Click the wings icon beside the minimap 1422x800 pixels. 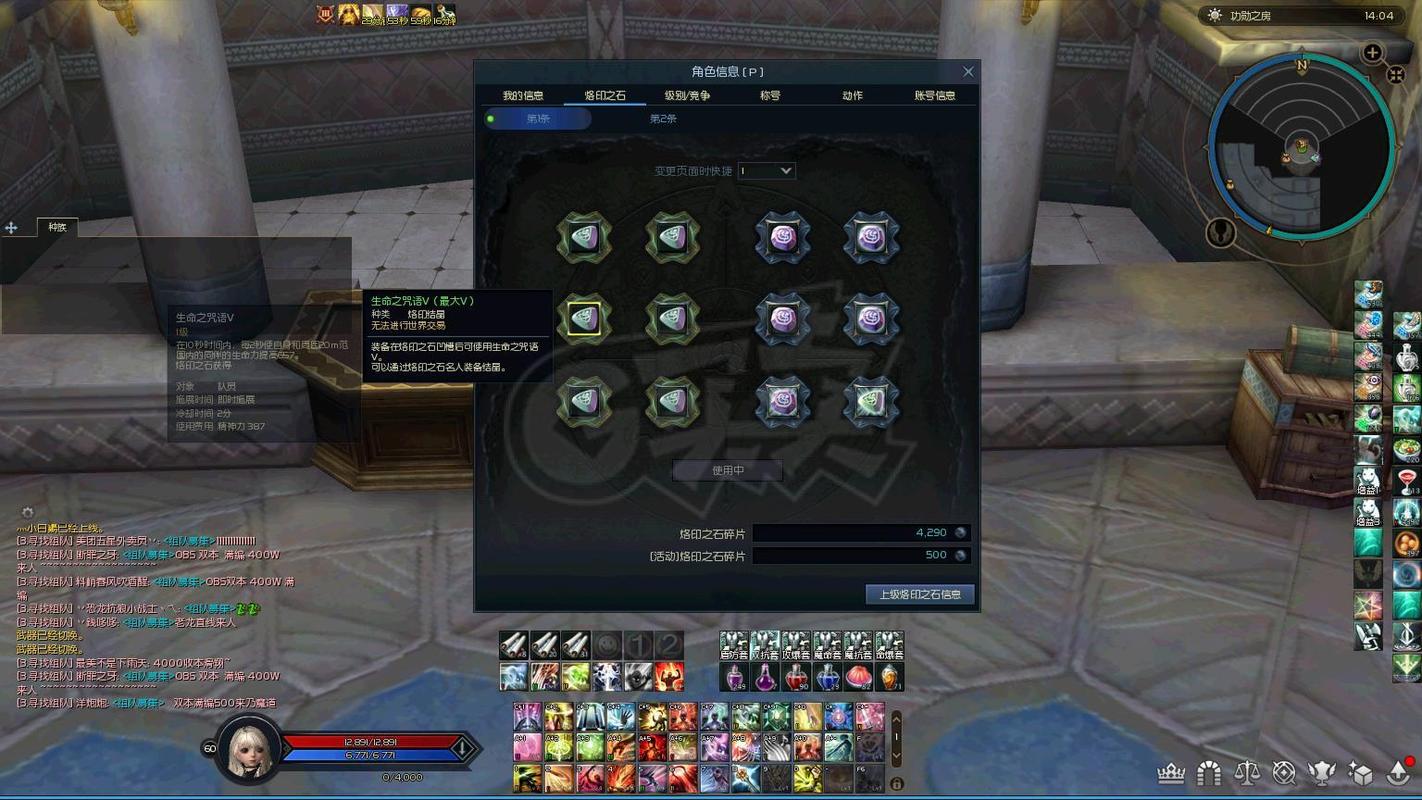(1219, 233)
